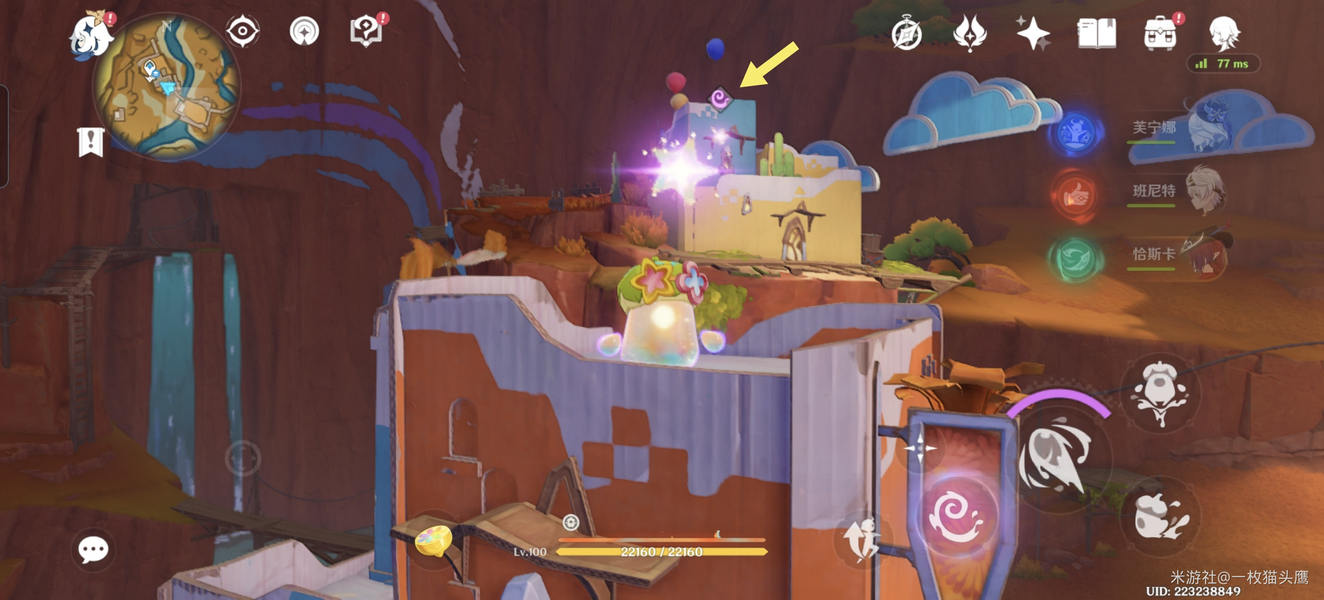Use the lower blob dash ability button
The width and height of the screenshot is (1324, 600).
[x=1160, y=516]
